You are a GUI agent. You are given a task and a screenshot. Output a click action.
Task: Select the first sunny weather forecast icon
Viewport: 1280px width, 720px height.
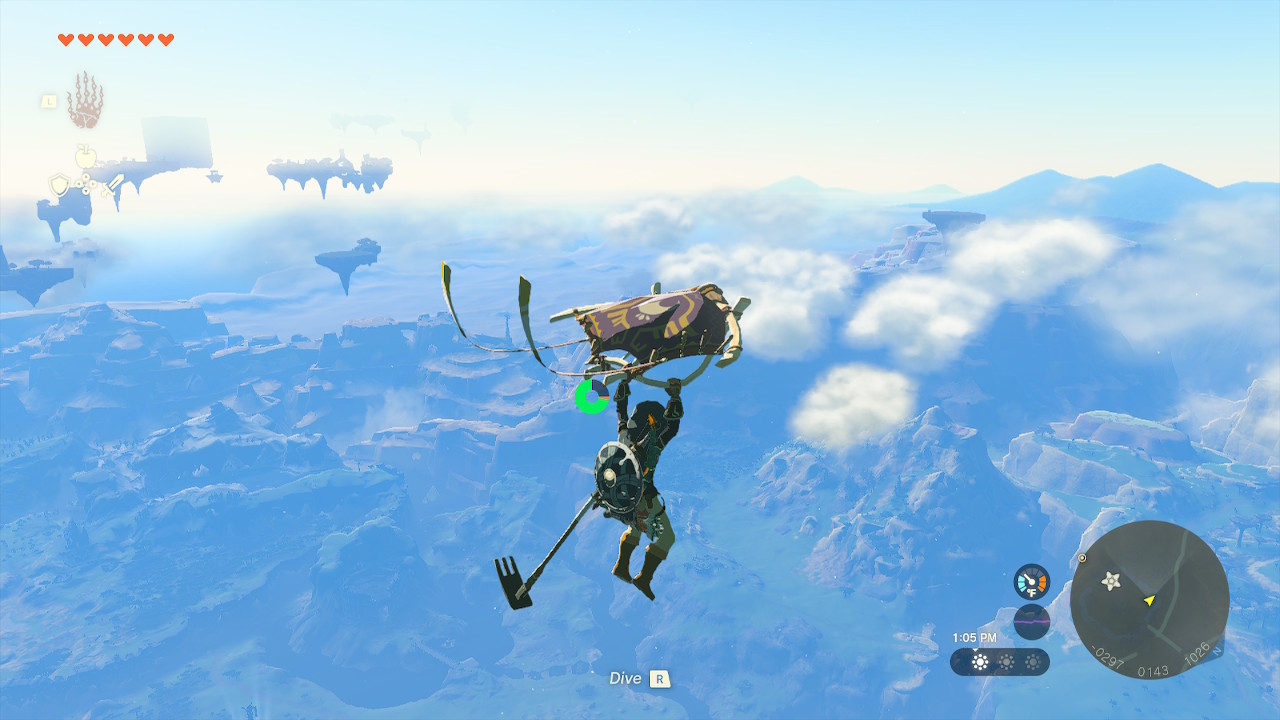click(x=979, y=662)
